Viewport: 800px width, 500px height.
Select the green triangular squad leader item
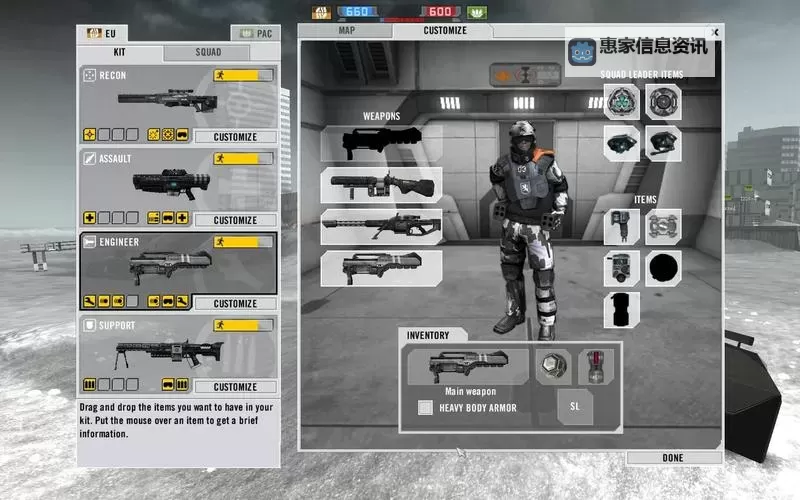(621, 102)
